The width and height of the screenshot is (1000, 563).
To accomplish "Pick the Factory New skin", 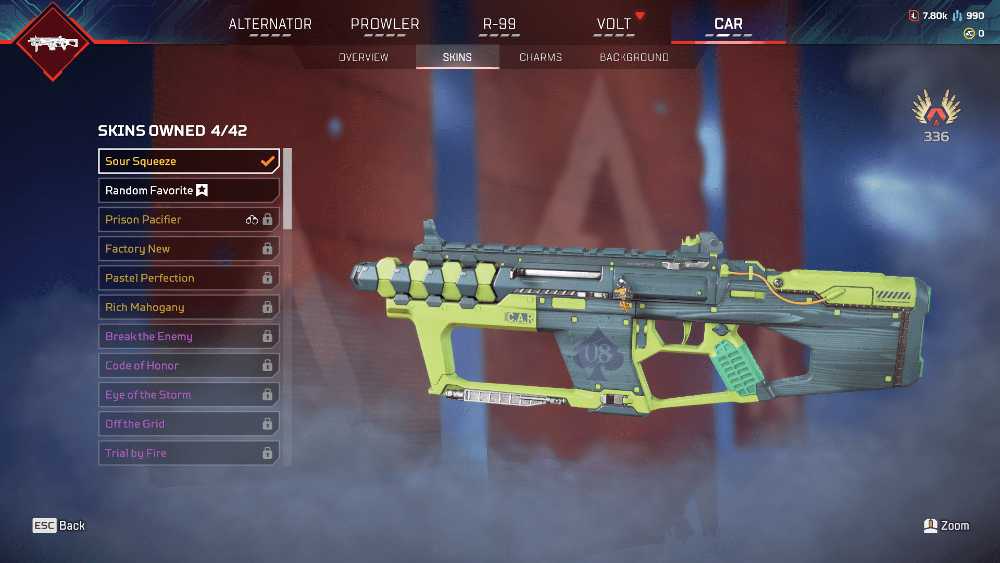I will tap(188, 249).
